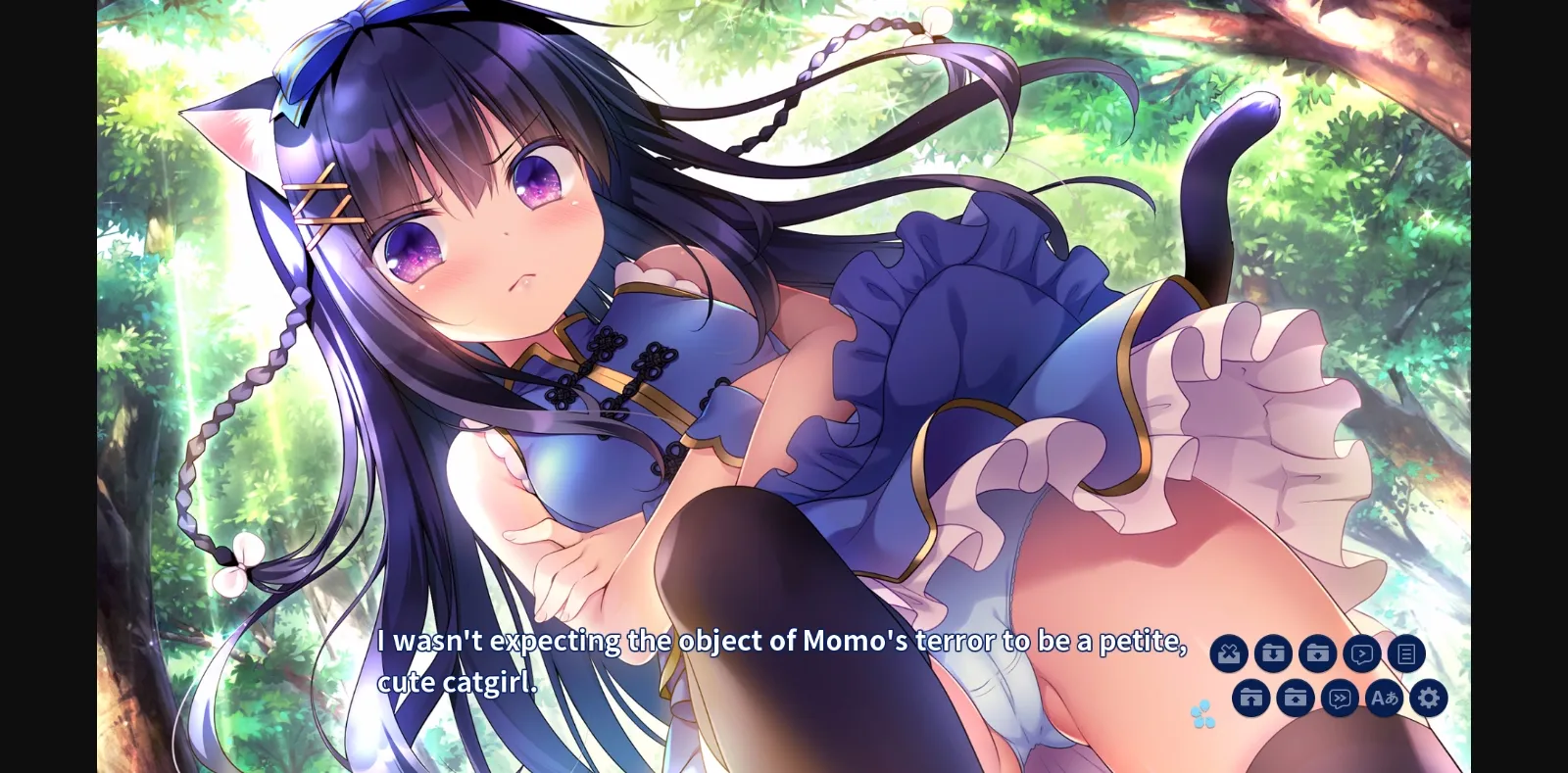Click the folder icon with upward arrow
This screenshot has height=773, width=1568.
pyautogui.click(x=1250, y=698)
